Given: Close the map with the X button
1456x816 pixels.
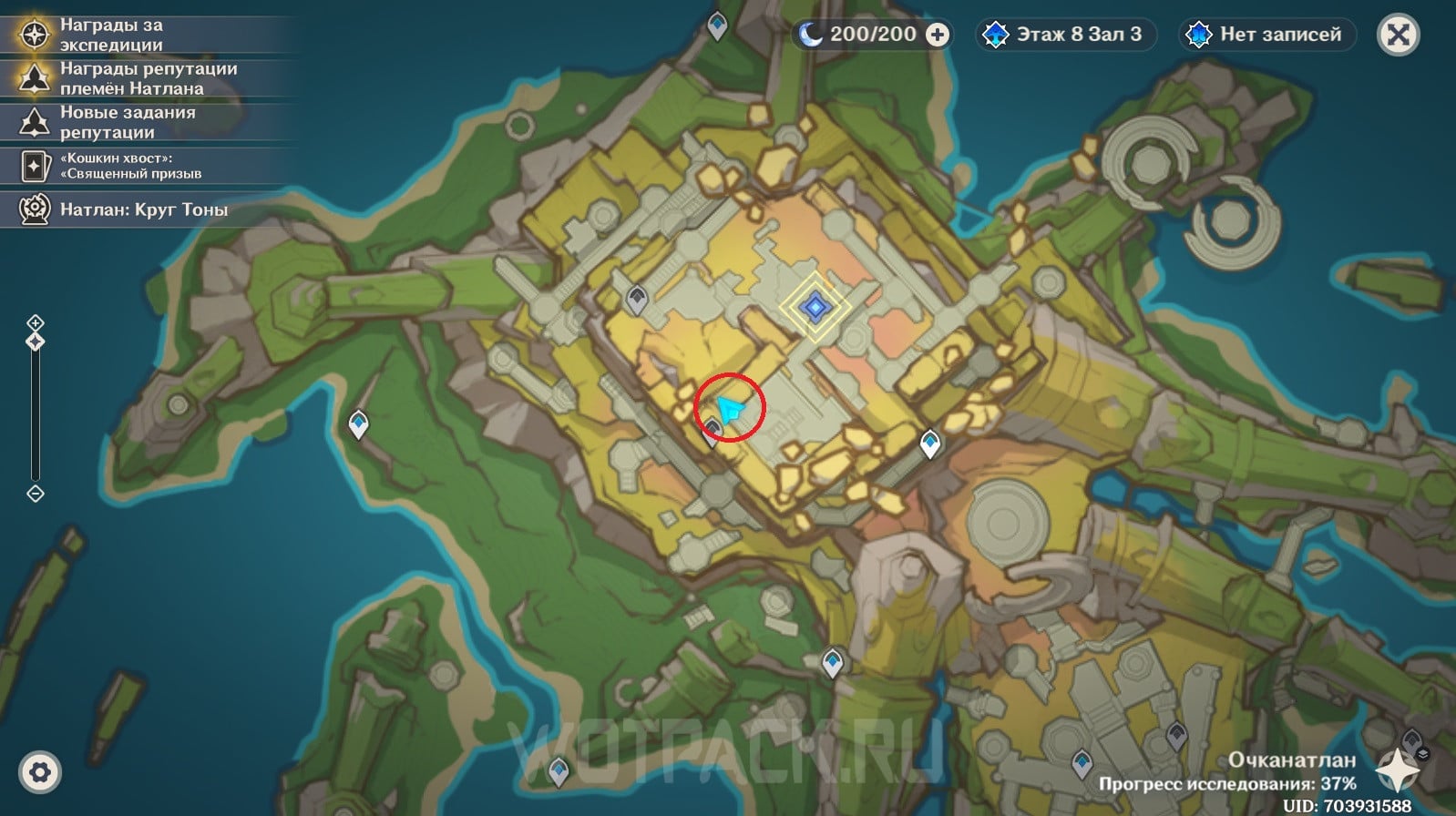Looking at the screenshot, I should 1398,36.
